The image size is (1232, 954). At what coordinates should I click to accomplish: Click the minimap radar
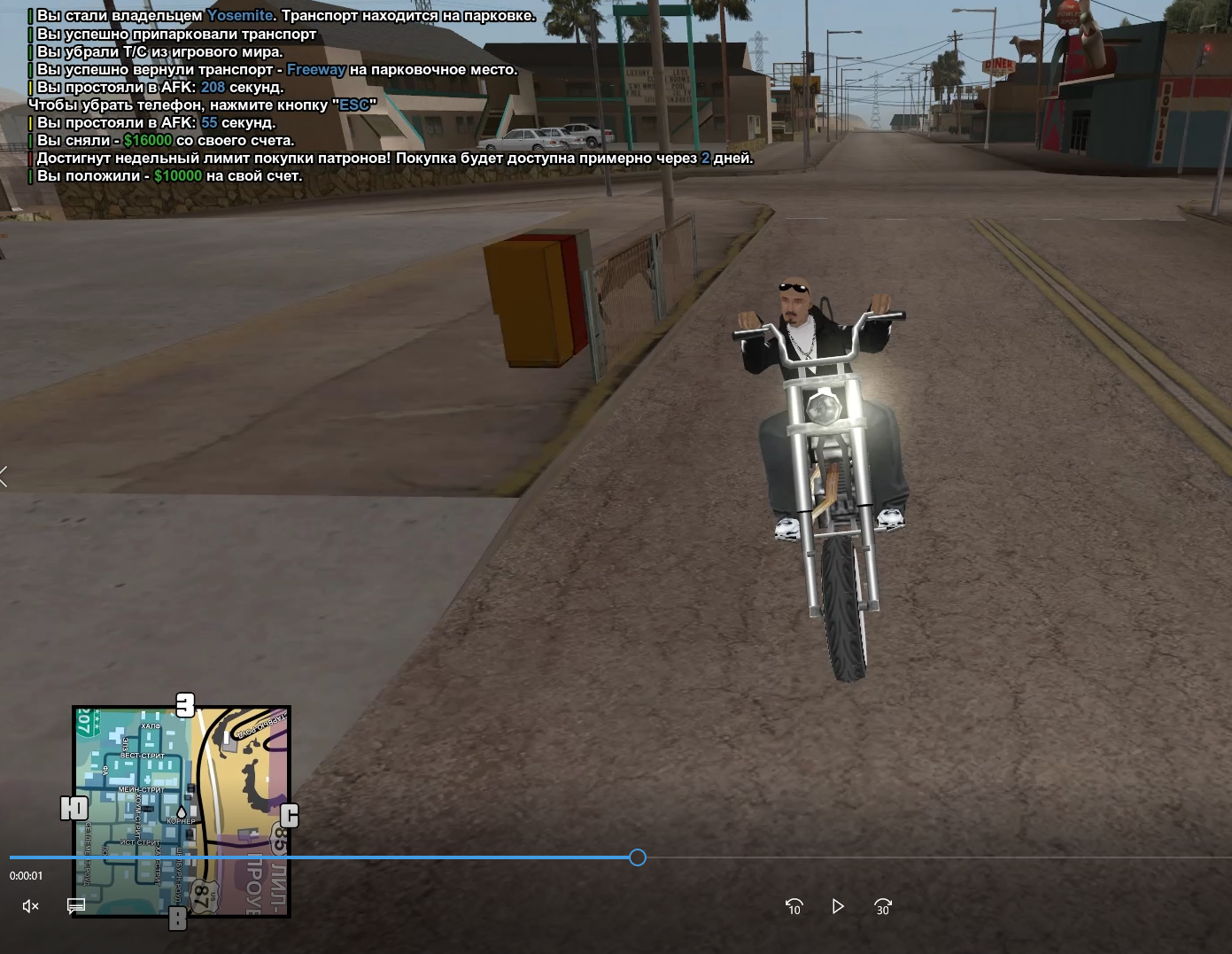pyautogui.click(x=182, y=811)
